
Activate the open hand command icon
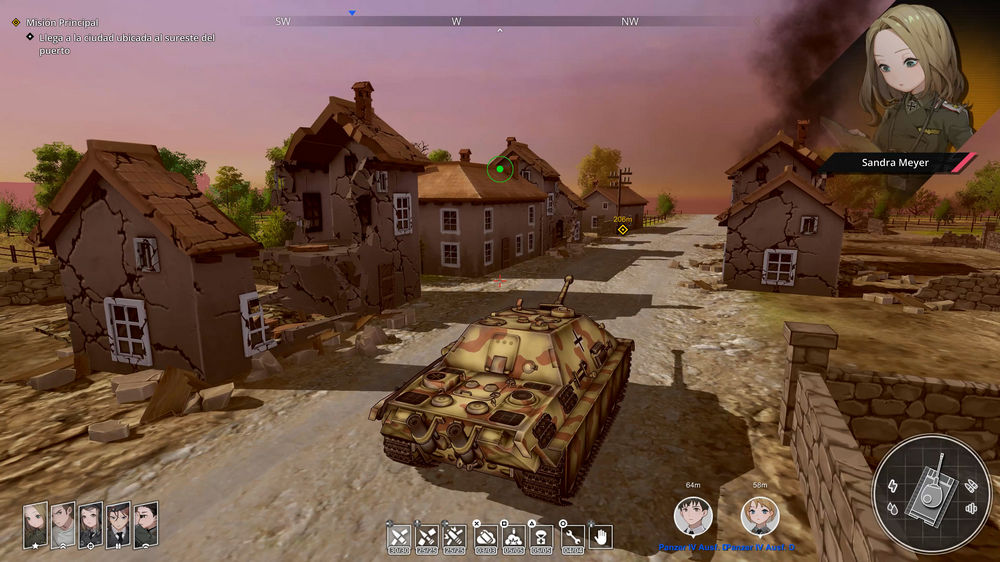coord(601,537)
